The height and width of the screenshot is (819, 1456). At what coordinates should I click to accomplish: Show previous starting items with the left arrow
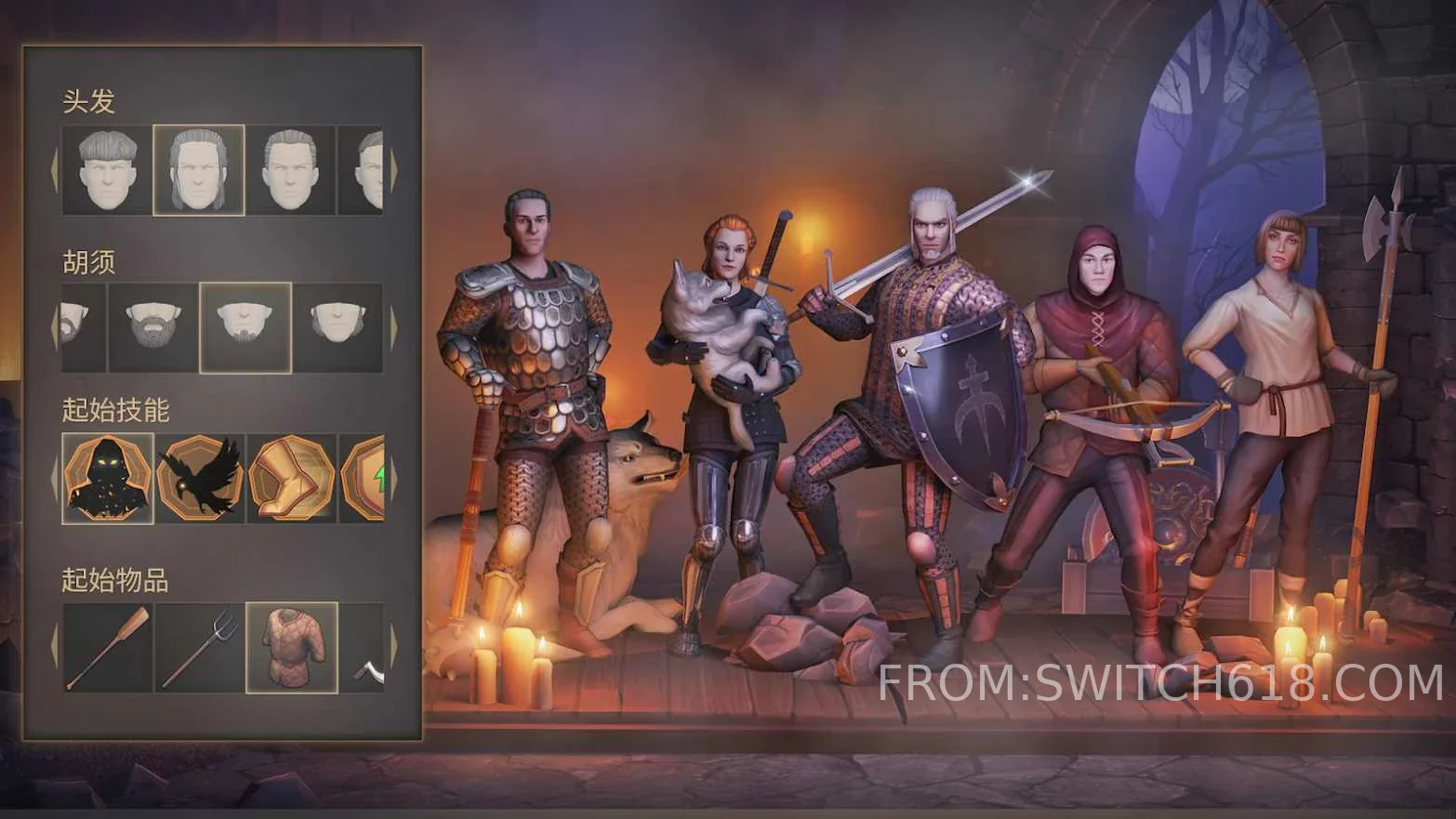[x=54, y=648]
